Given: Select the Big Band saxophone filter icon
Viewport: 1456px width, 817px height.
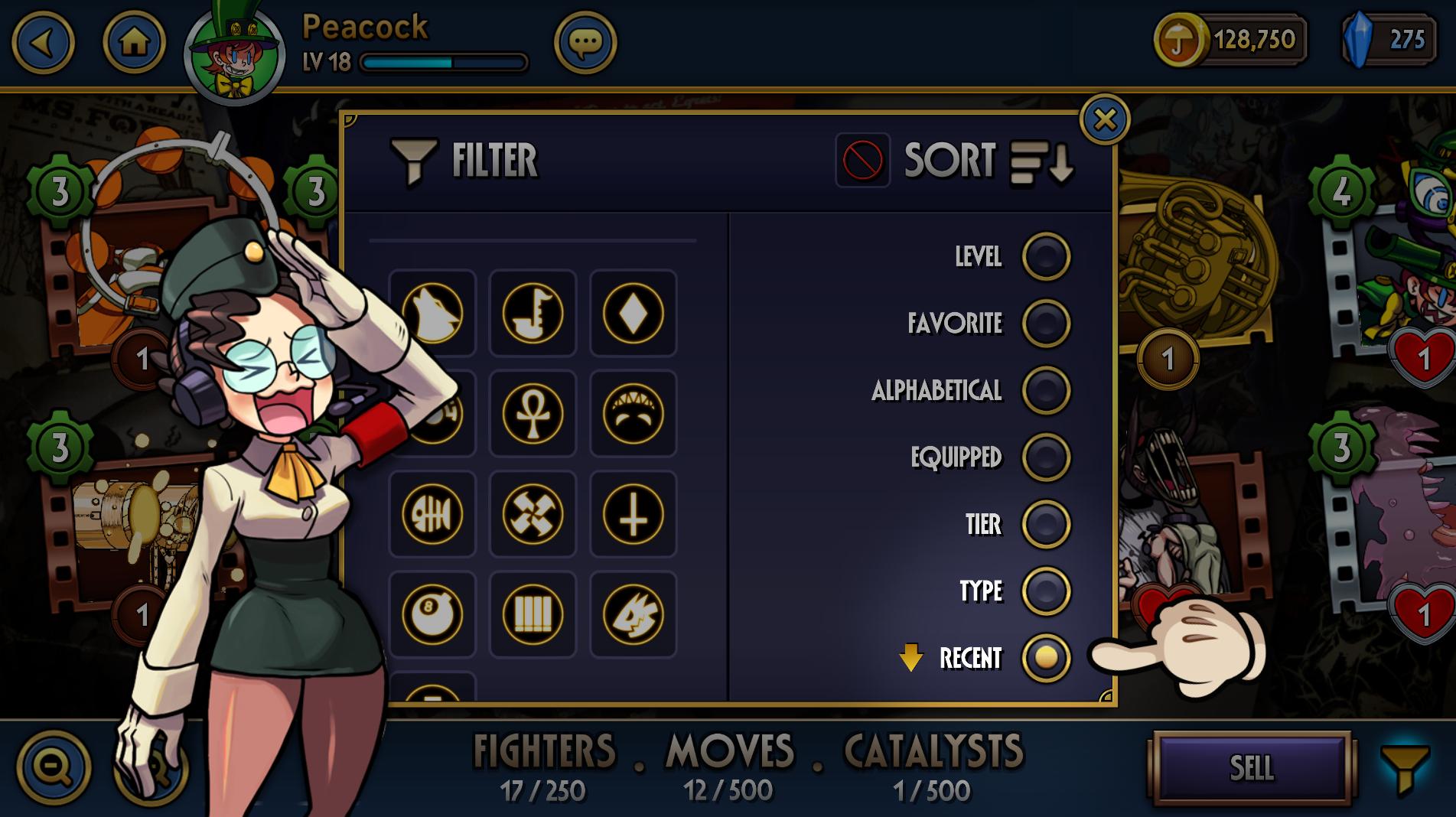Looking at the screenshot, I should 532,314.
